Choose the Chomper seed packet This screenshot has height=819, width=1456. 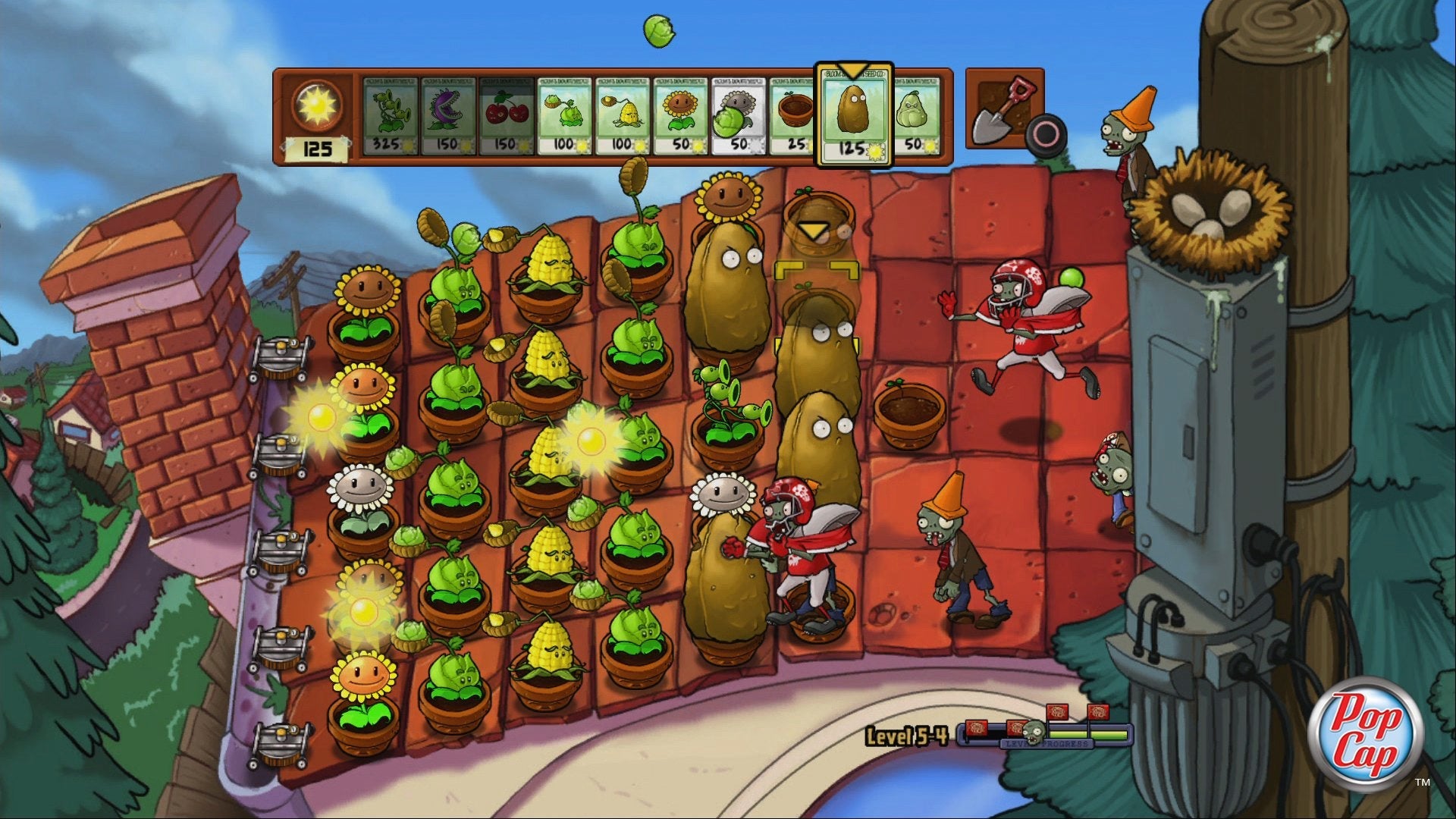coord(449,116)
